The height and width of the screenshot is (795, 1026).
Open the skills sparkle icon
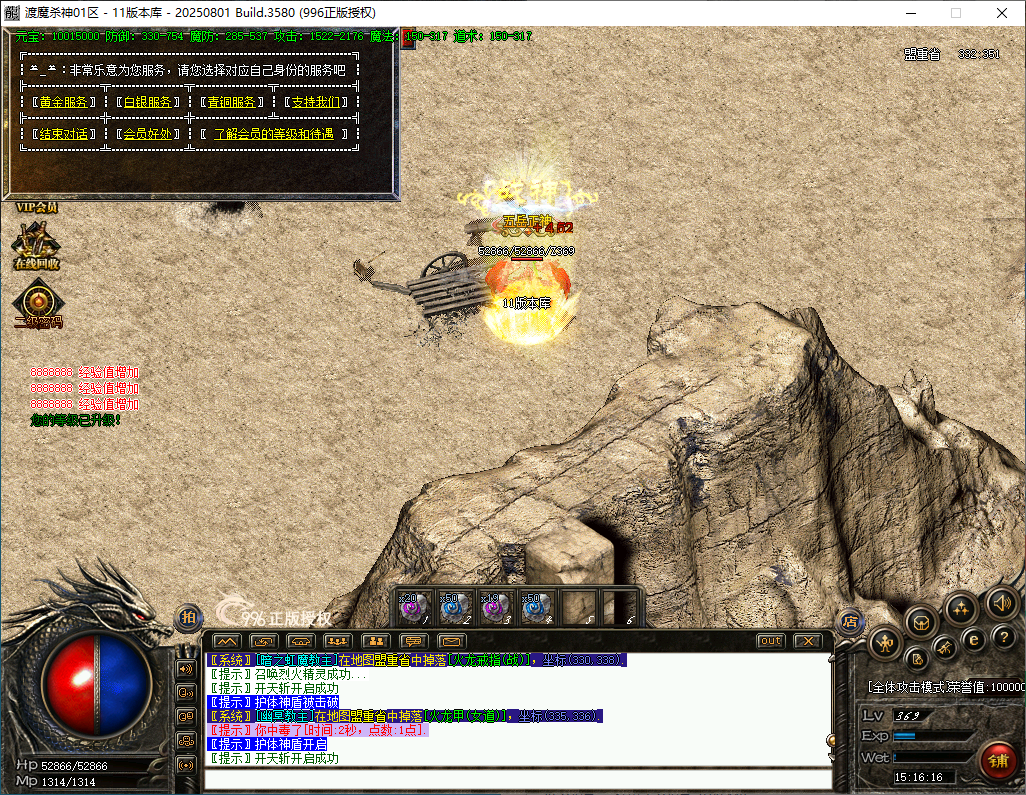pyautogui.click(x=961, y=608)
